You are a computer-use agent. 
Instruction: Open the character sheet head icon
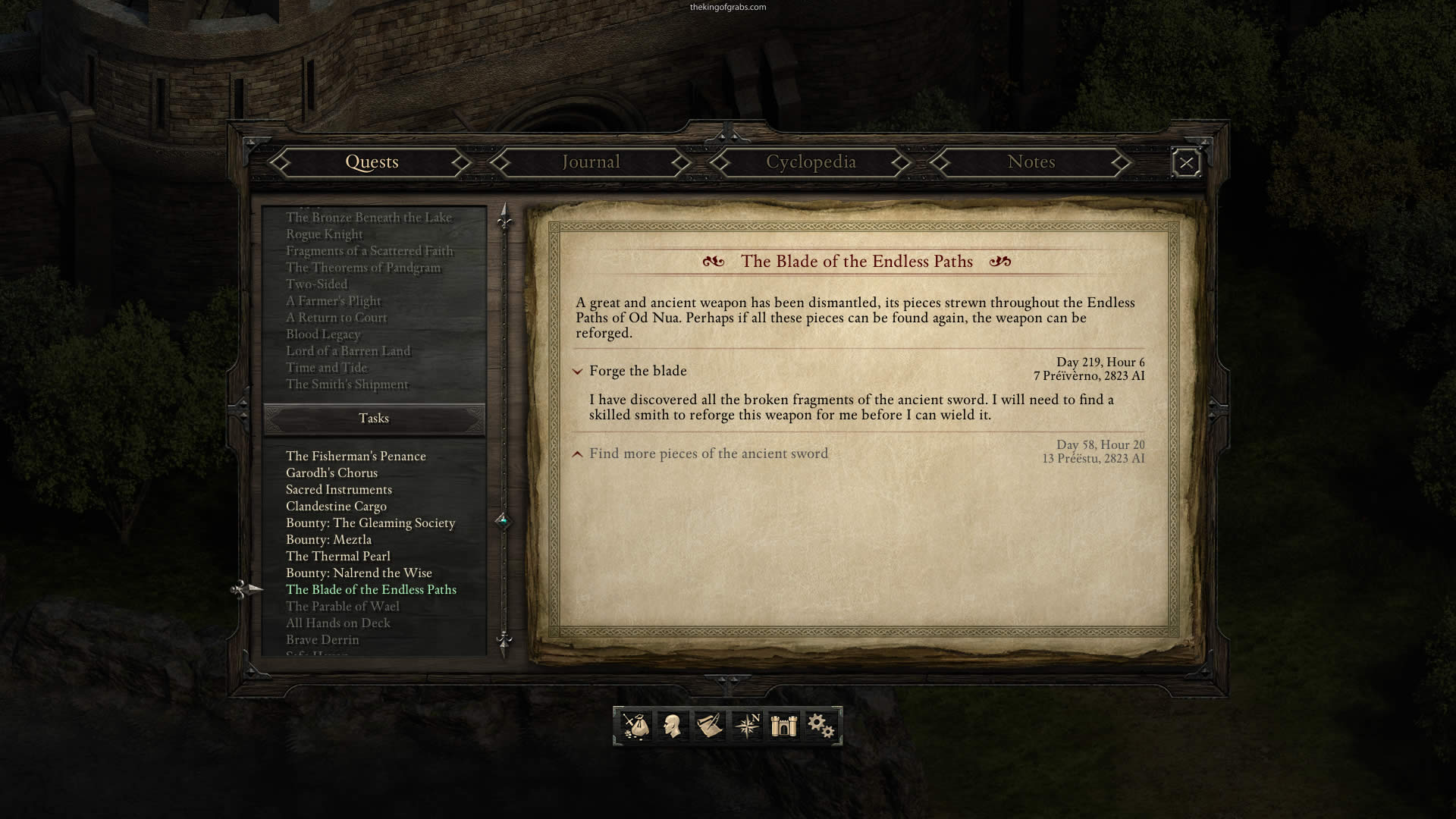(672, 726)
